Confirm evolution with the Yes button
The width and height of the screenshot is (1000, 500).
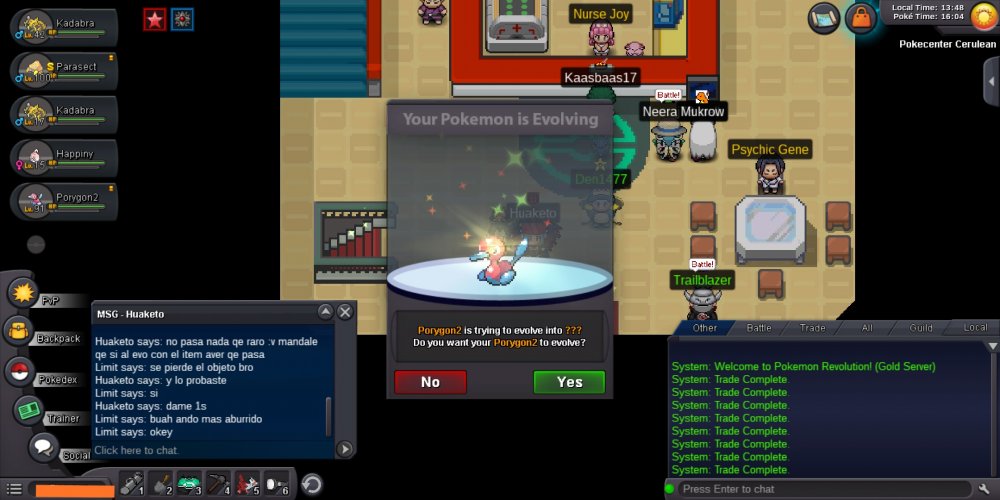[569, 382]
